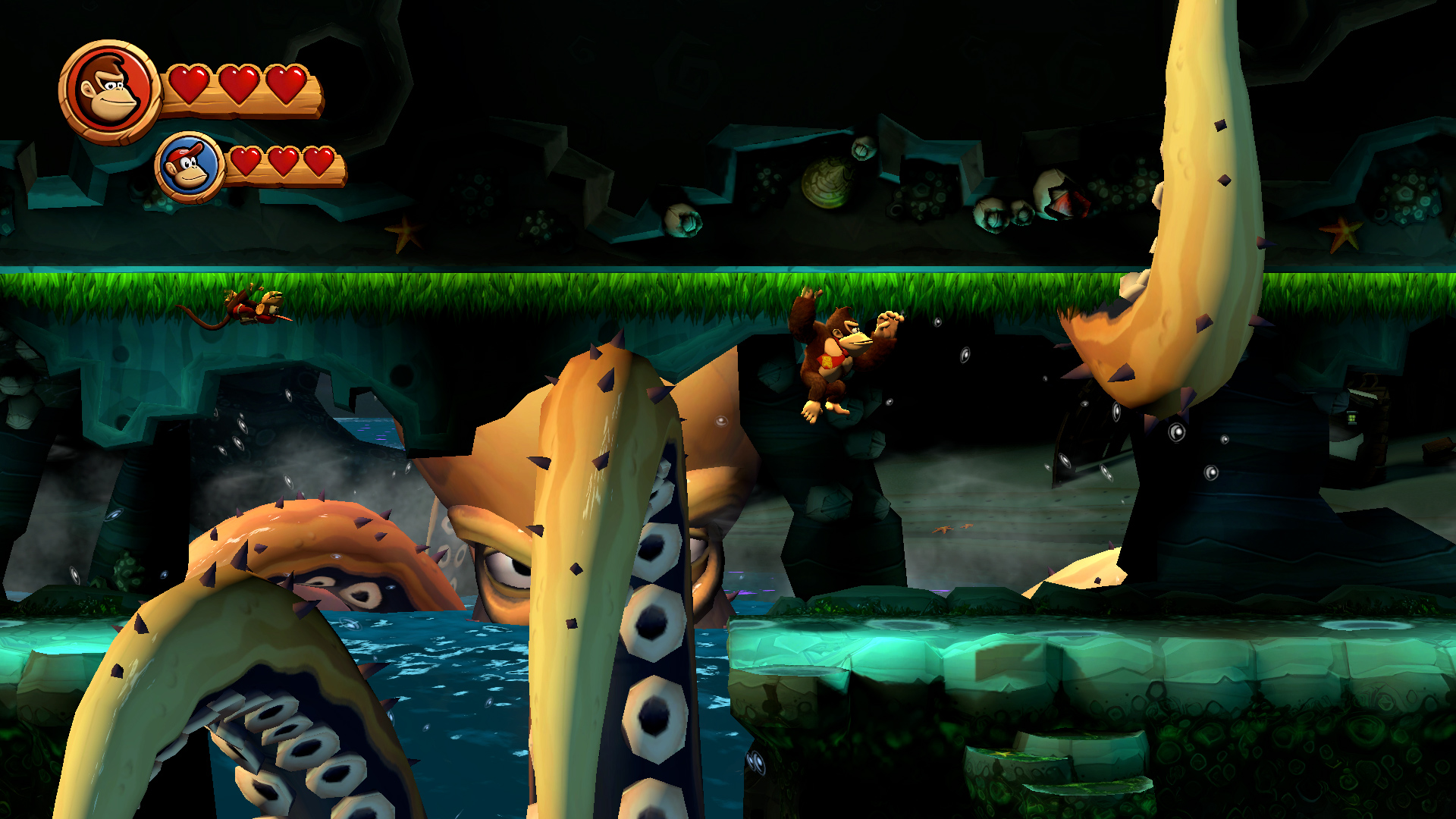The image size is (1456, 819).
Task: Click the green clam shell on the ceiling
Action: point(827,182)
